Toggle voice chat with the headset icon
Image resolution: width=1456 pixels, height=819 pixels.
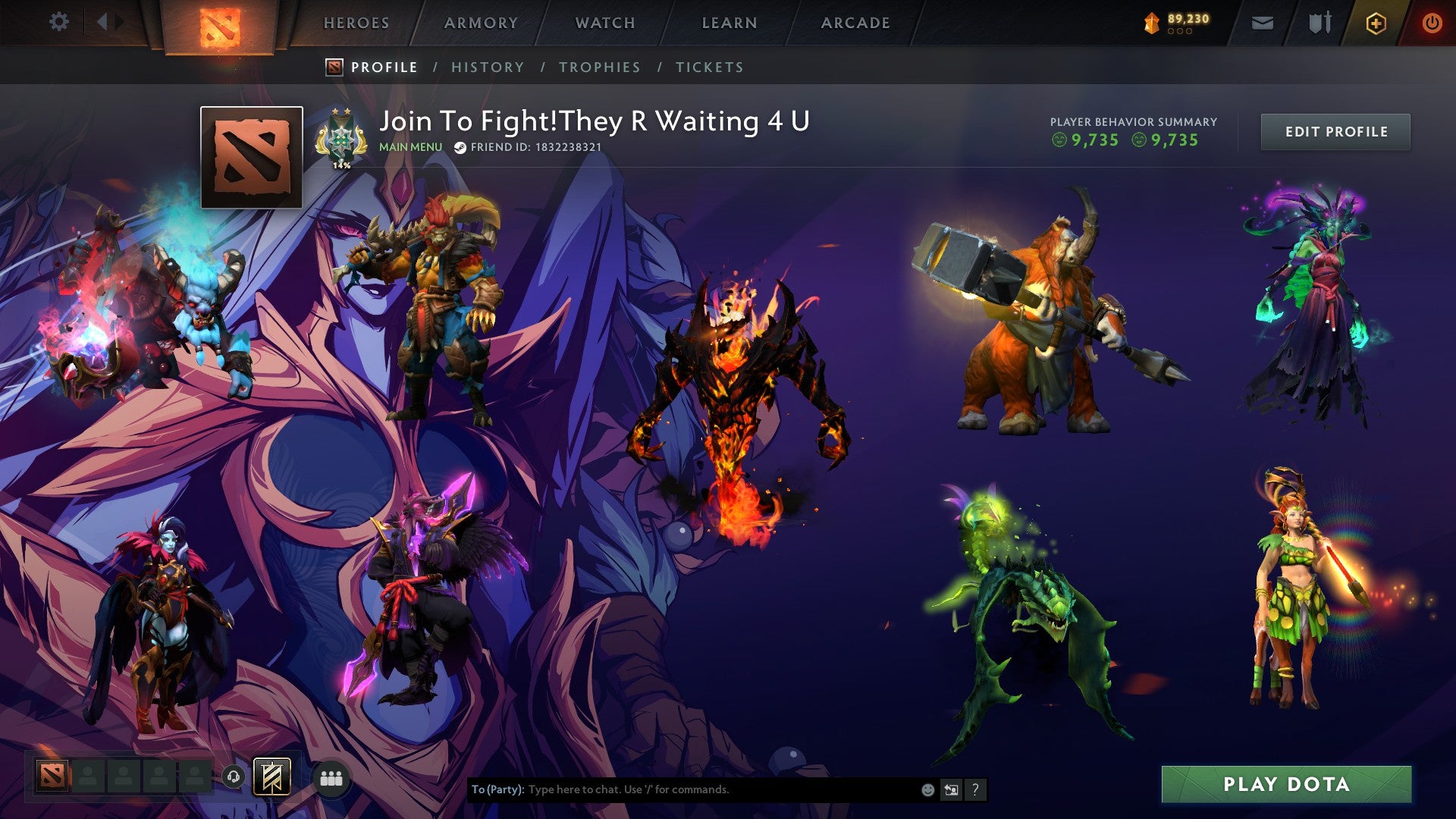click(233, 774)
